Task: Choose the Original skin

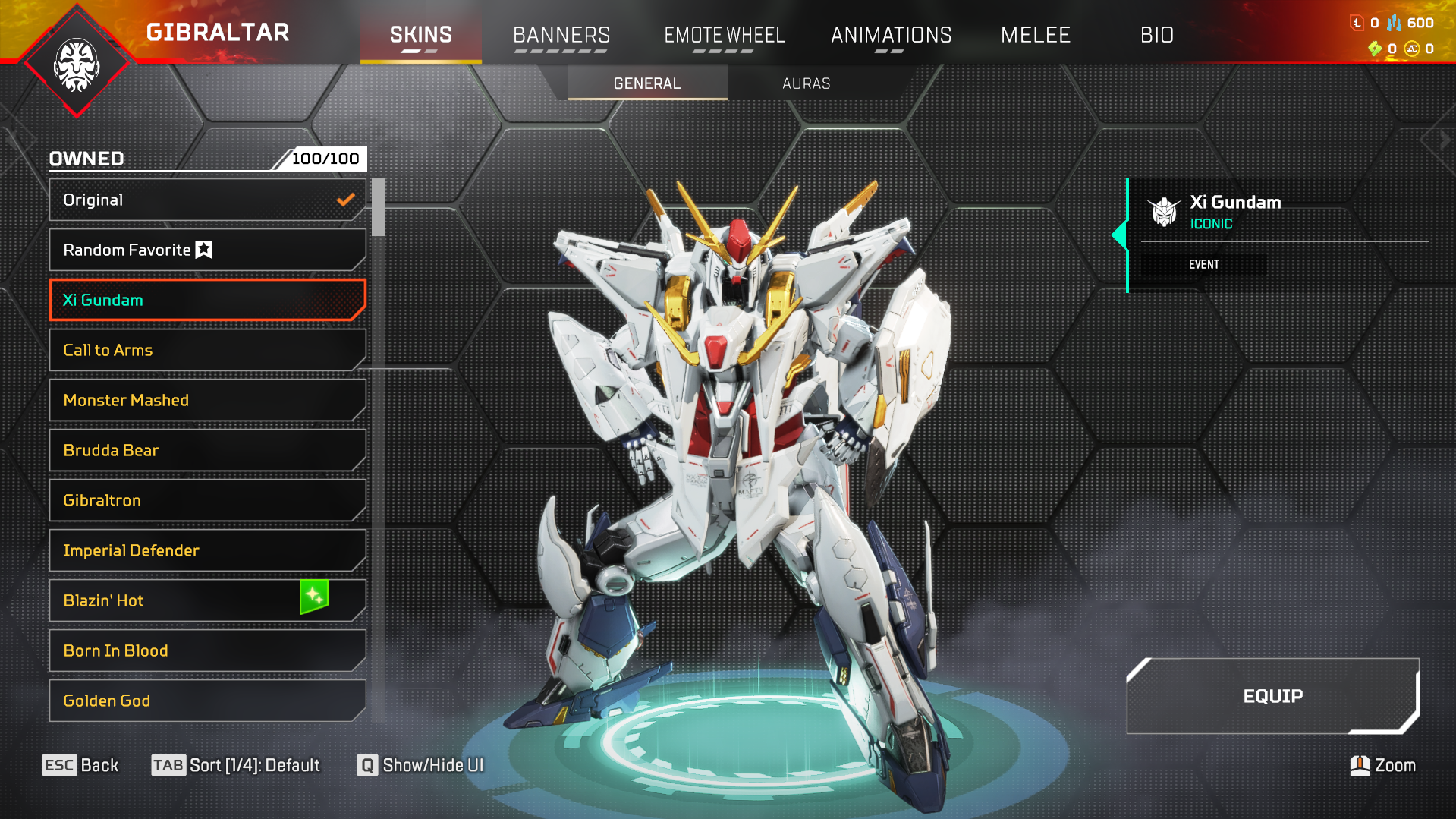Action: [x=206, y=200]
